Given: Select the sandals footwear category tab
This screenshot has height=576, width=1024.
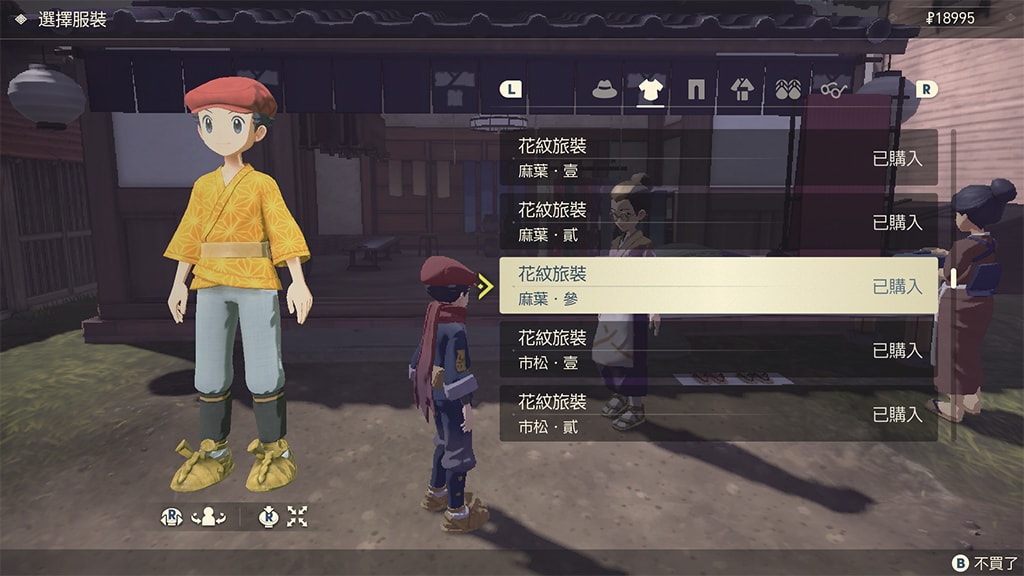Looking at the screenshot, I should 788,90.
